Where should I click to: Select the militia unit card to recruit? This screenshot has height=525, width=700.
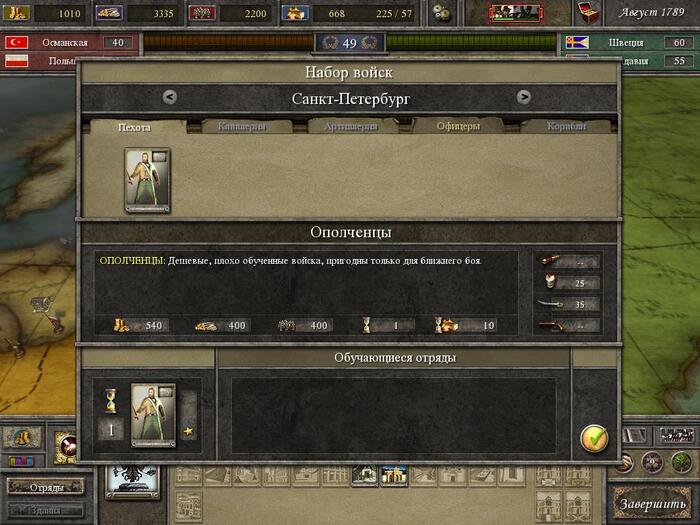pyautogui.click(x=147, y=180)
